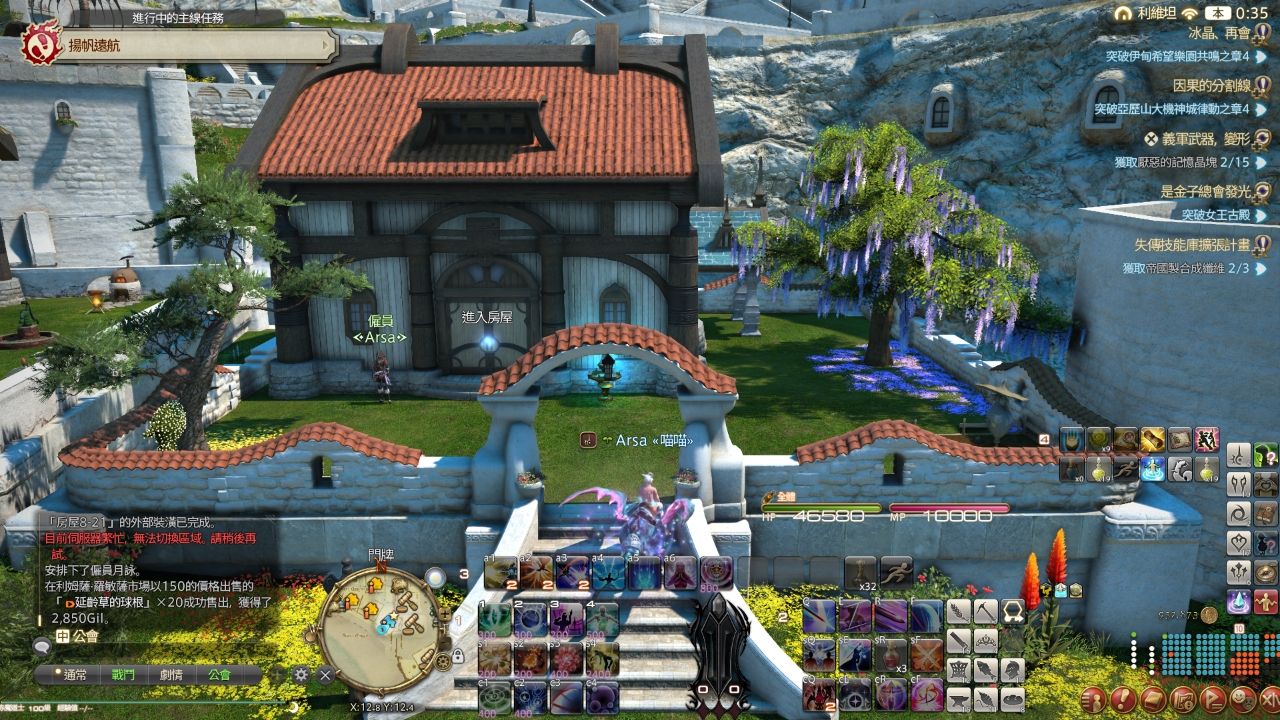Choose the anvil job icon
This screenshot has height=720, width=1280.
pos(958,699)
